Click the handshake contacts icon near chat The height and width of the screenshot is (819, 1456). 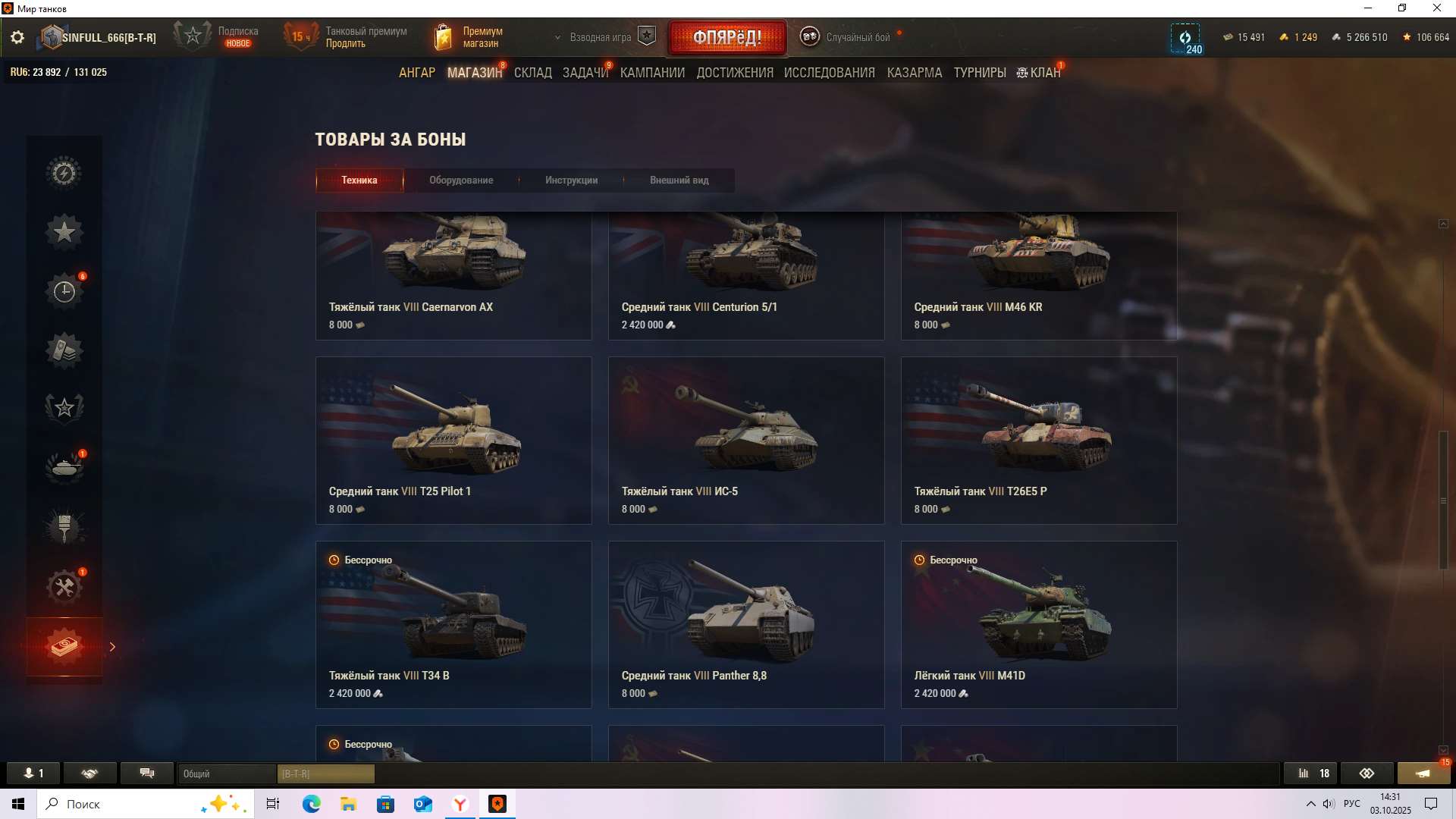(90, 773)
